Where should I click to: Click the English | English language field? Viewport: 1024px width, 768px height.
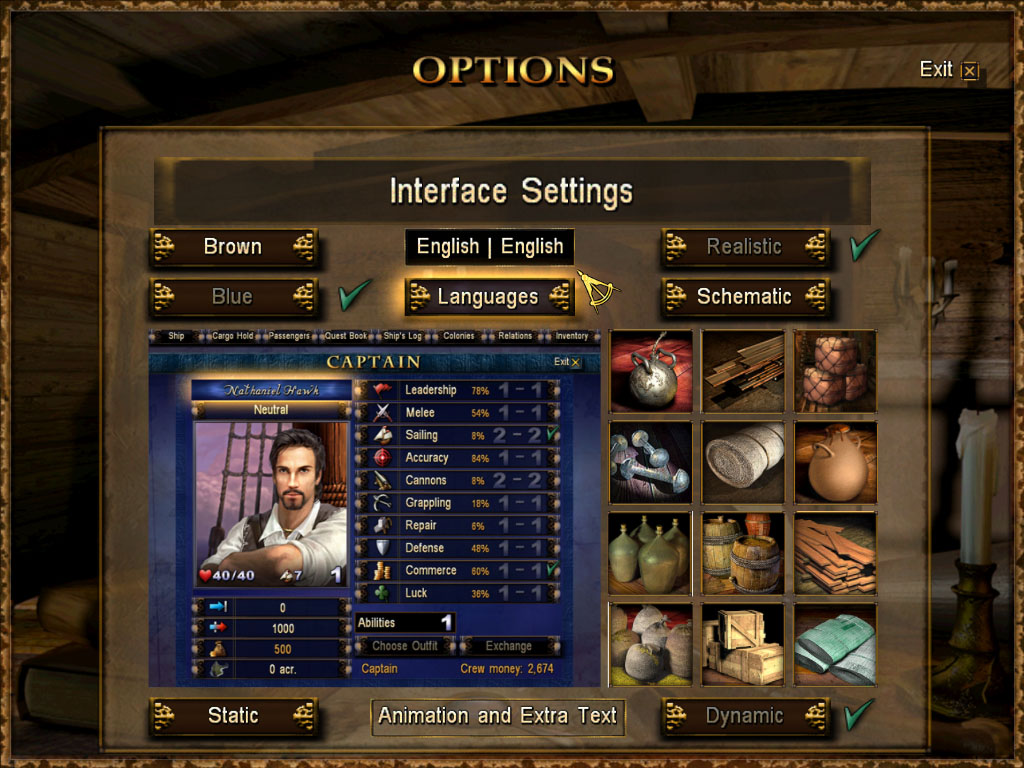tap(490, 247)
